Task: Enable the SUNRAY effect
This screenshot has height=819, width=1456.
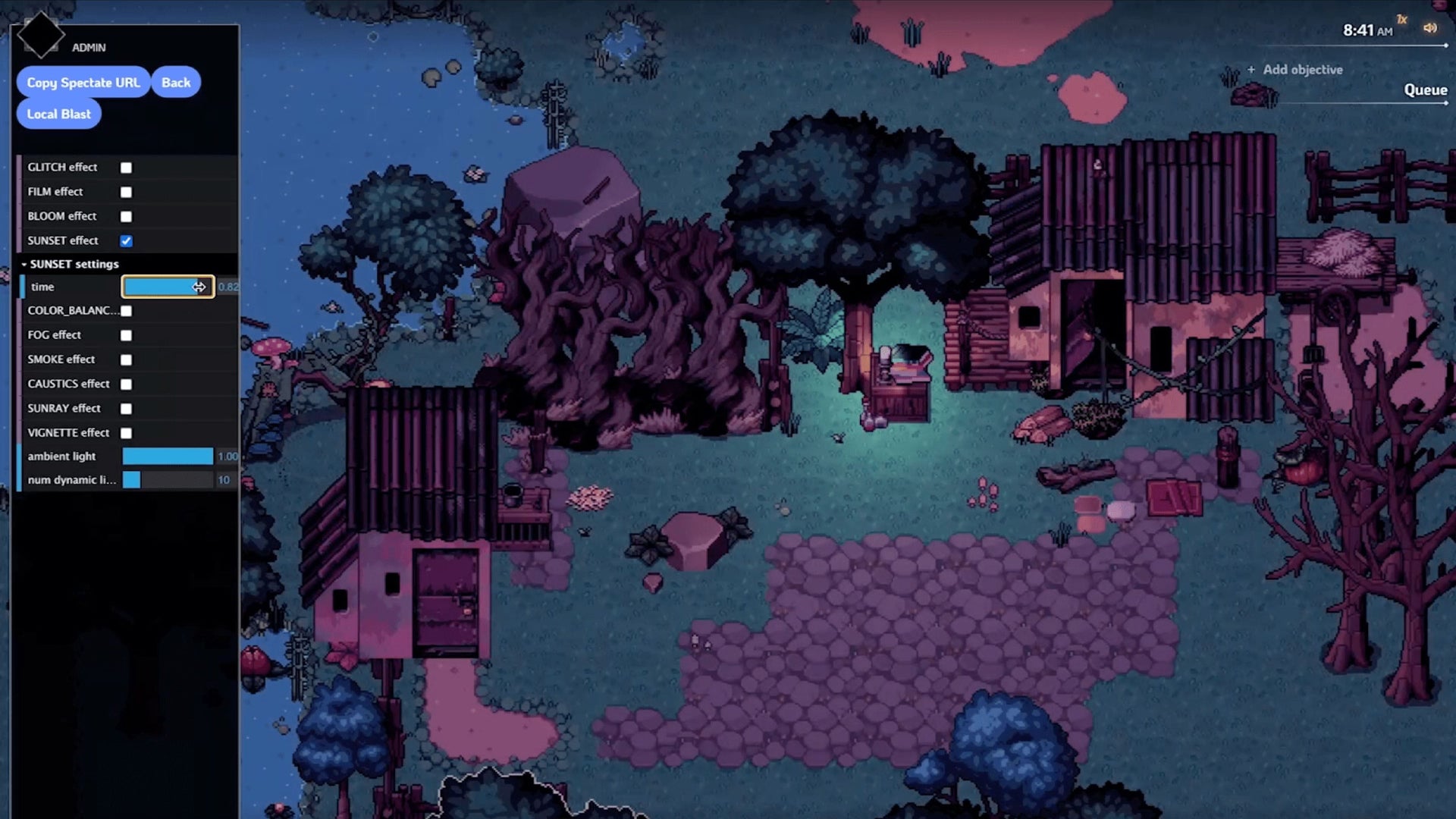Action: click(x=126, y=408)
